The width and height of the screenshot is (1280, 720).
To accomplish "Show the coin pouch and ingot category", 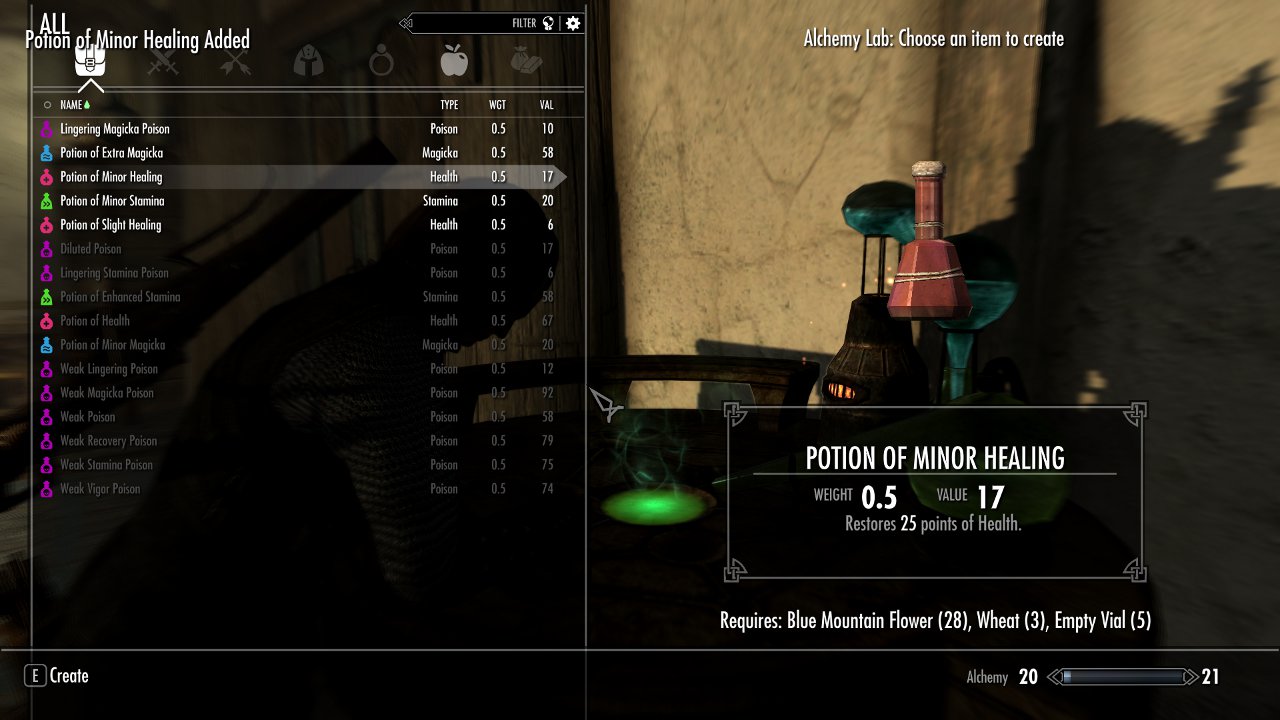I will pos(526,63).
